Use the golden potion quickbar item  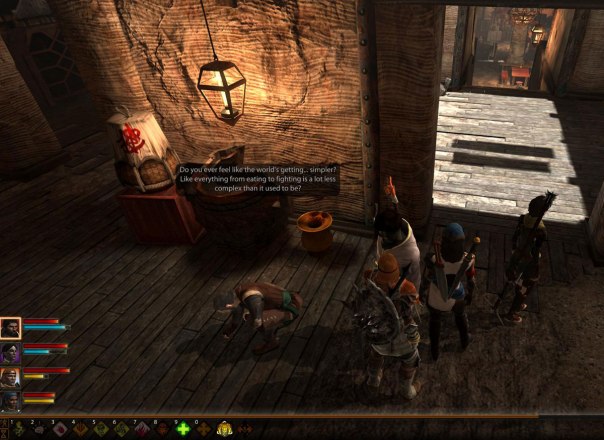click(225, 430)
